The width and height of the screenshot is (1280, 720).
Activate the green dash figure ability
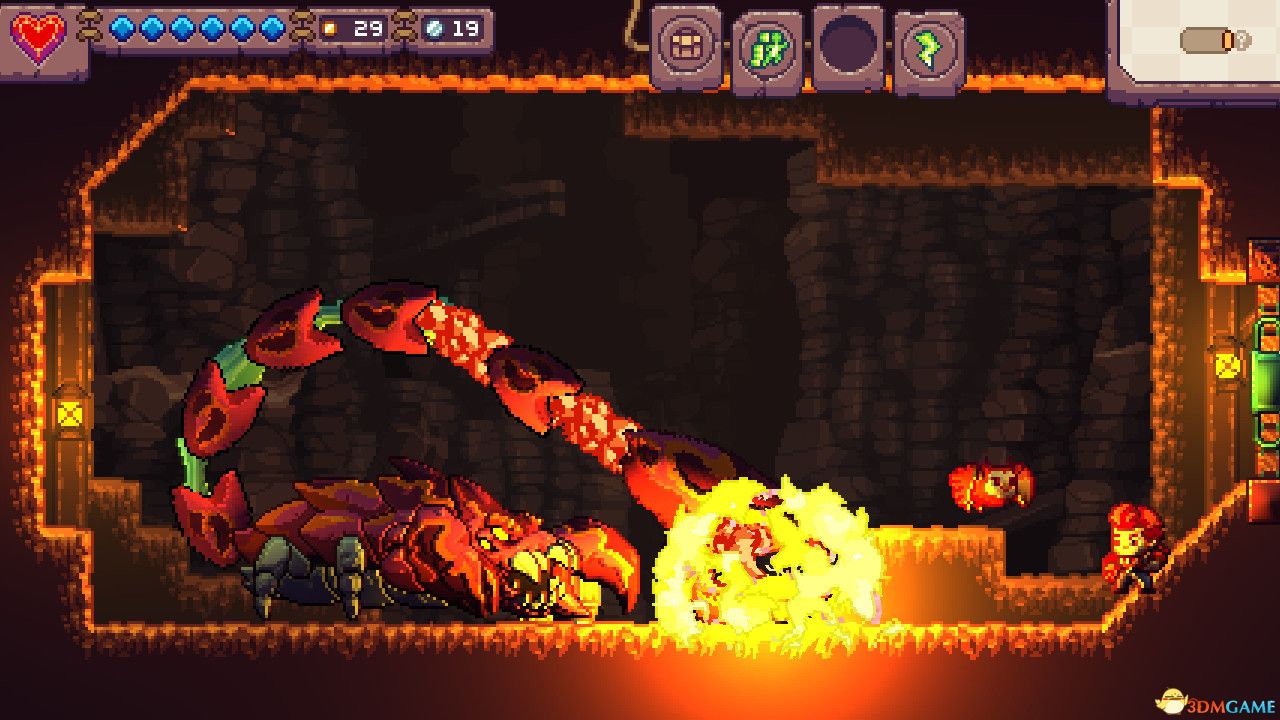coord(768,48)
